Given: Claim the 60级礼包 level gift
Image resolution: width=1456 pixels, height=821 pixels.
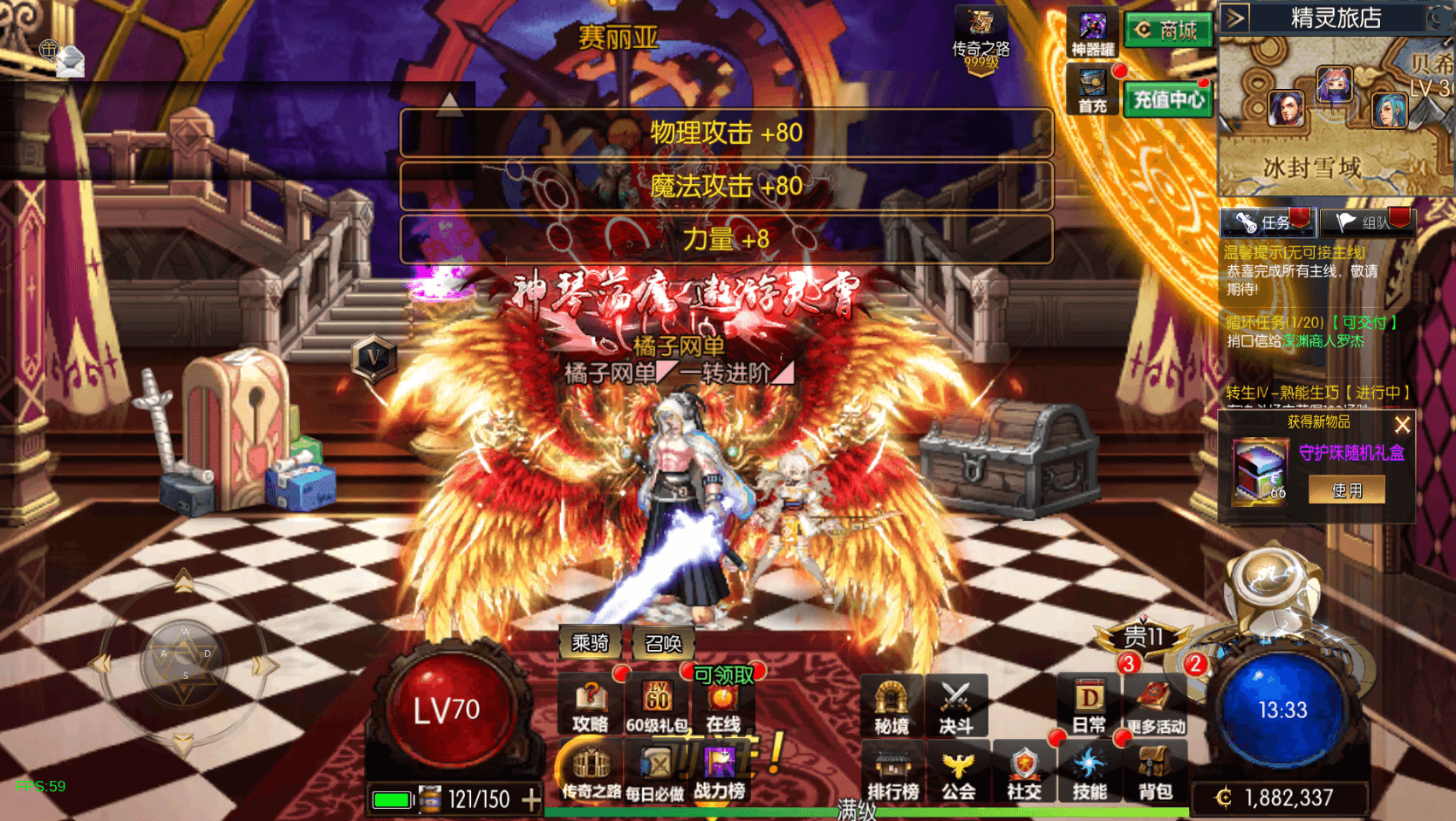Looking at the screenshot, I should [x=657, y=705].
